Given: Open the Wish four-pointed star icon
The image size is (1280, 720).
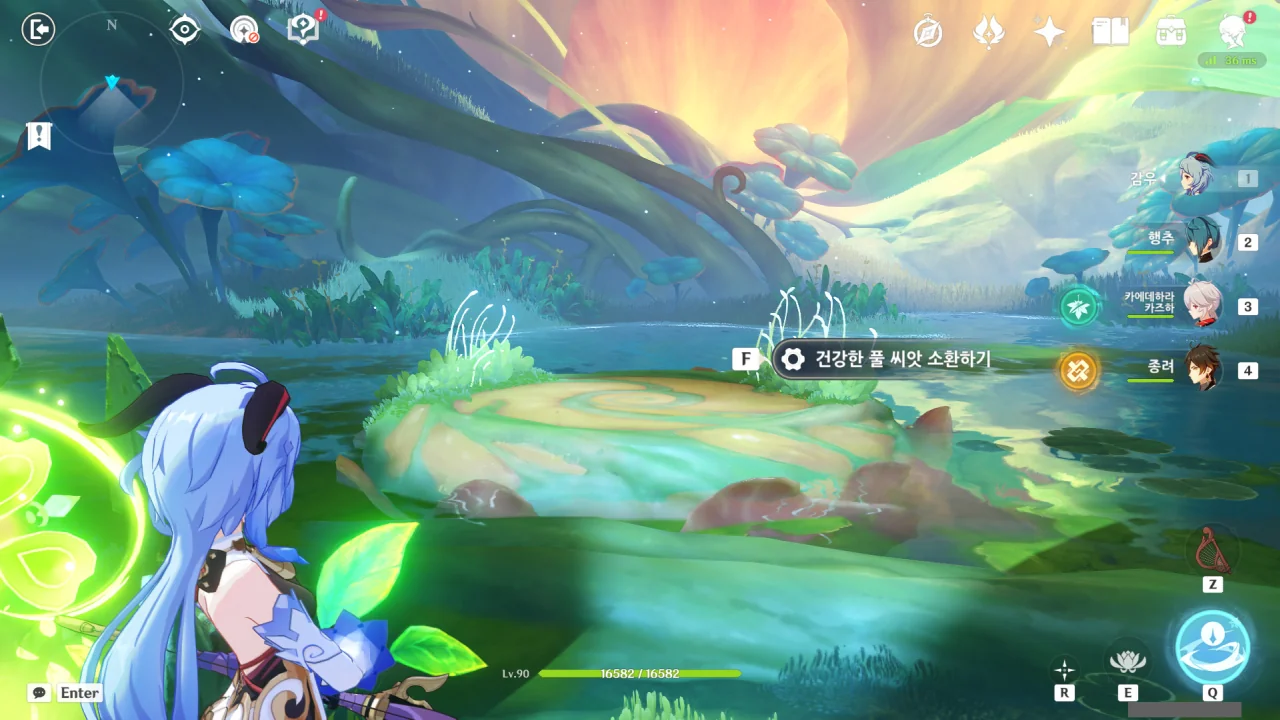Looking at the screenshot, I should point(1049,33).
